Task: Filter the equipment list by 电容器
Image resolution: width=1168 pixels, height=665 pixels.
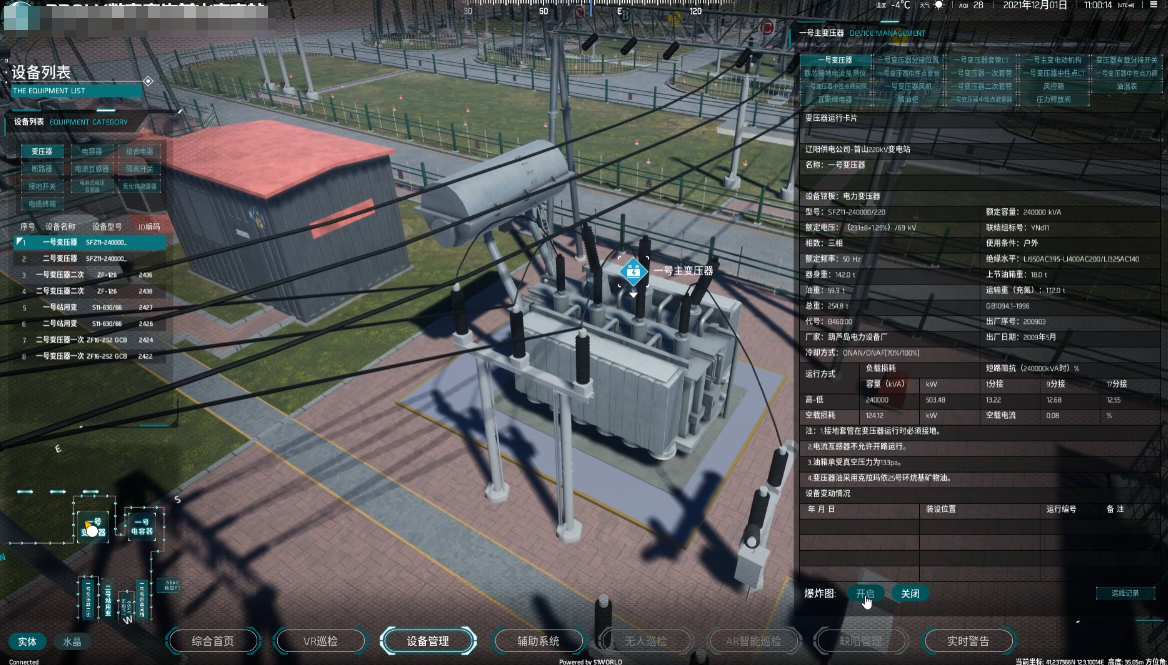Action: click(92, 152)
